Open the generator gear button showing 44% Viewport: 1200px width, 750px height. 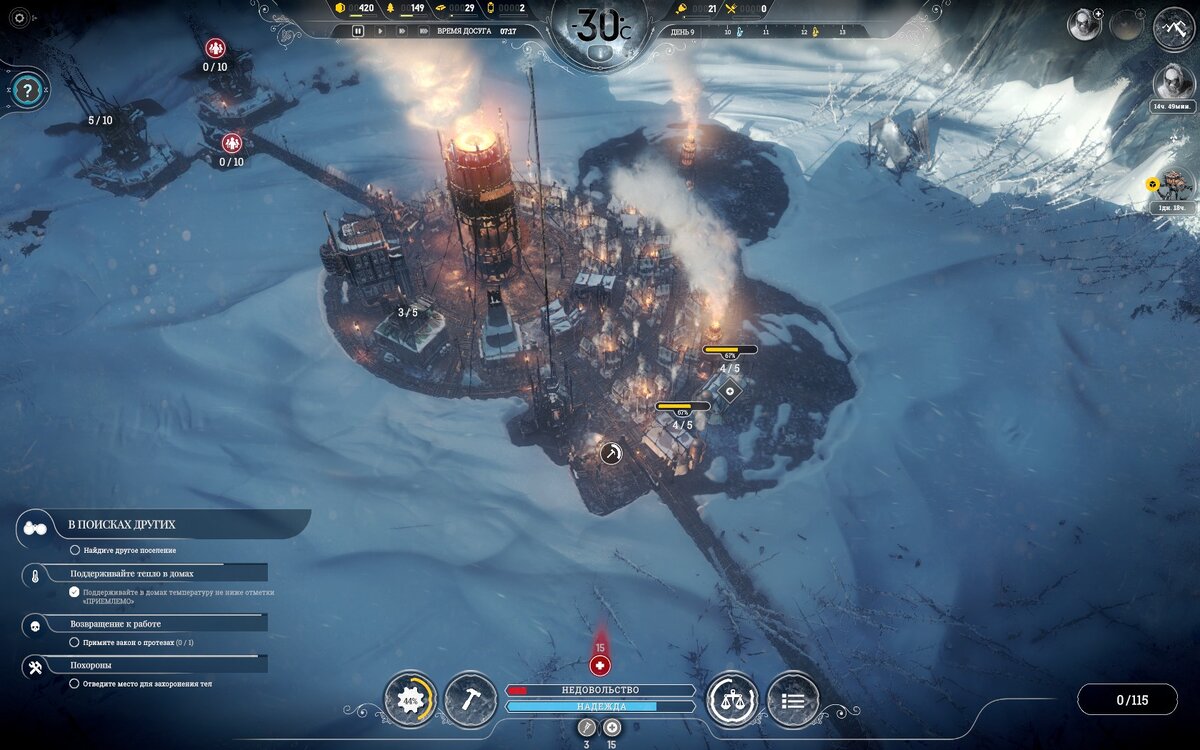coord(410,699)
